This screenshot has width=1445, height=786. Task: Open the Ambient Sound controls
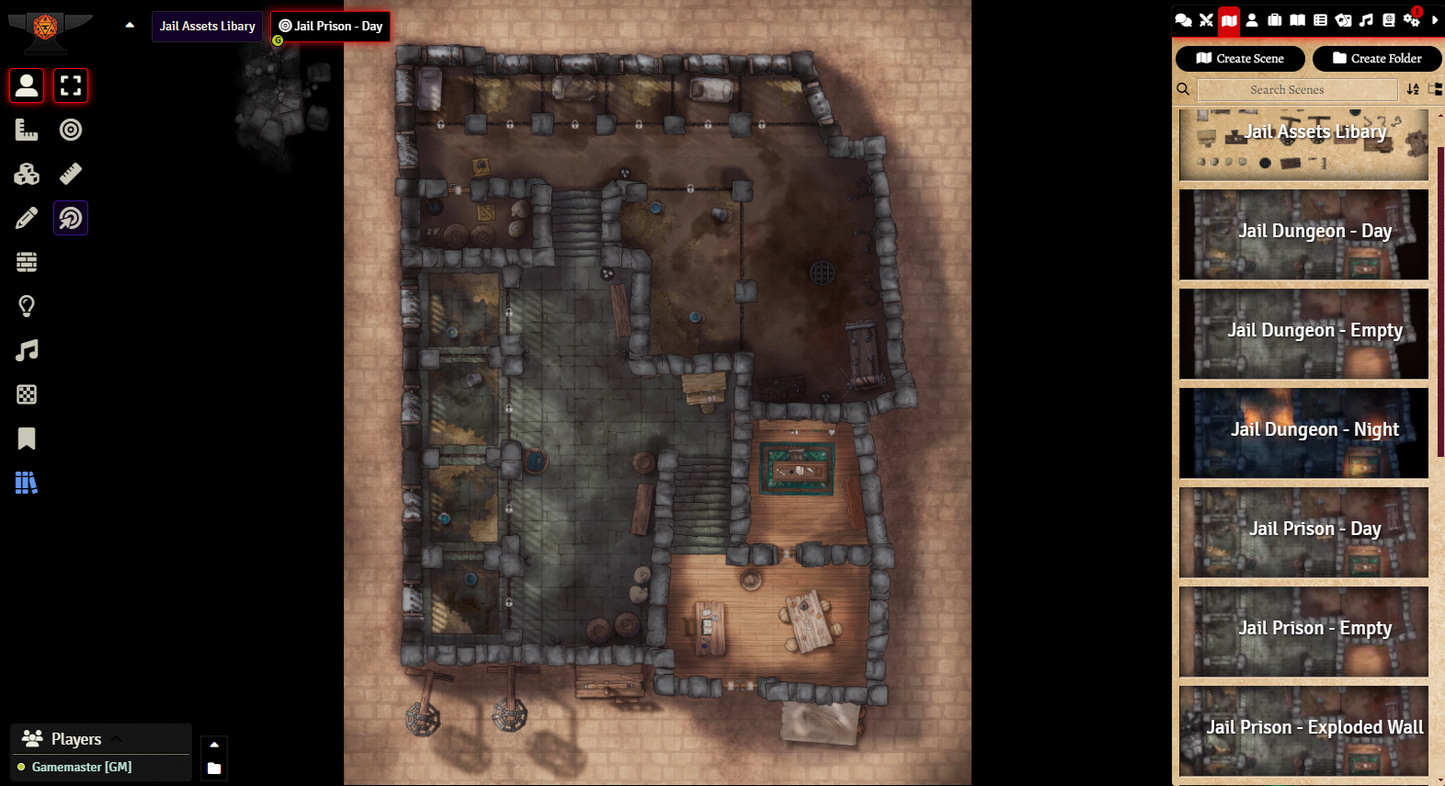point(26,349)
